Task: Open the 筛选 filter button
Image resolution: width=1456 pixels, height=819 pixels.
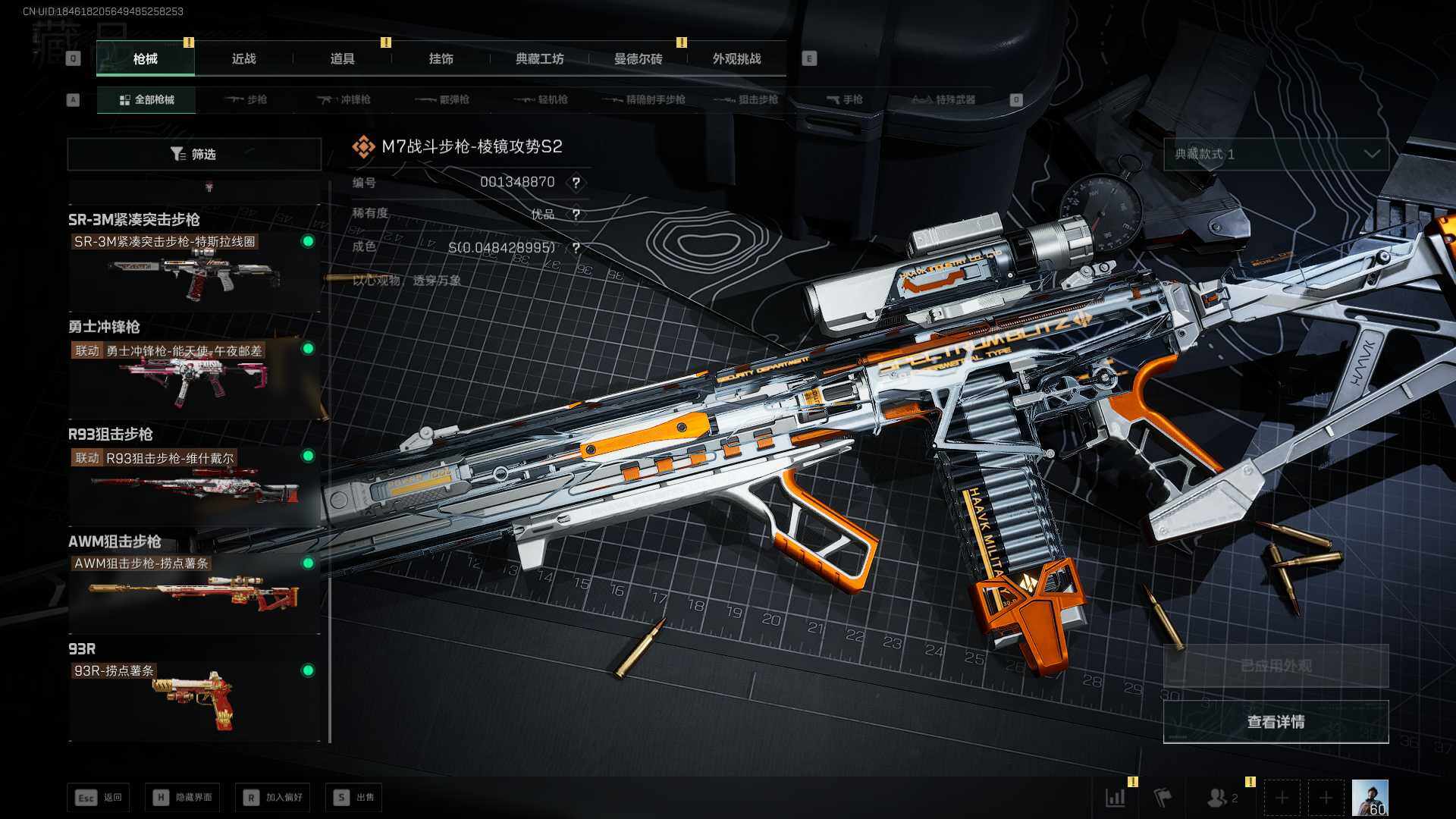Action: click(194, 154)
